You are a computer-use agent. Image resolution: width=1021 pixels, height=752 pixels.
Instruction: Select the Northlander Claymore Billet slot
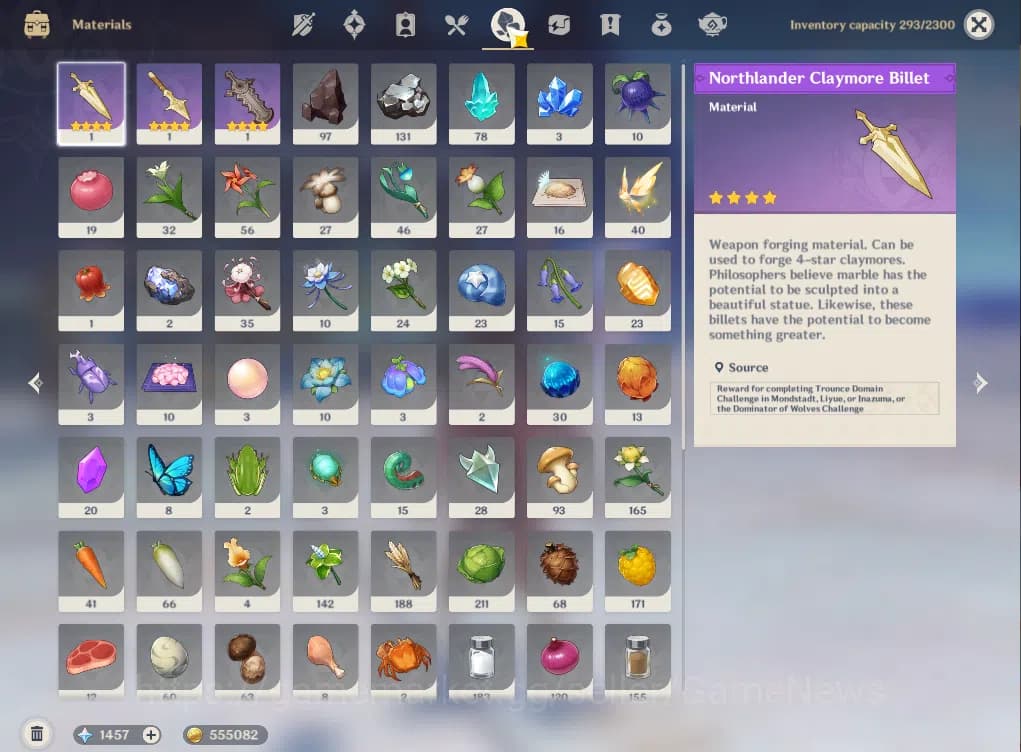click(x=91, y=103)
